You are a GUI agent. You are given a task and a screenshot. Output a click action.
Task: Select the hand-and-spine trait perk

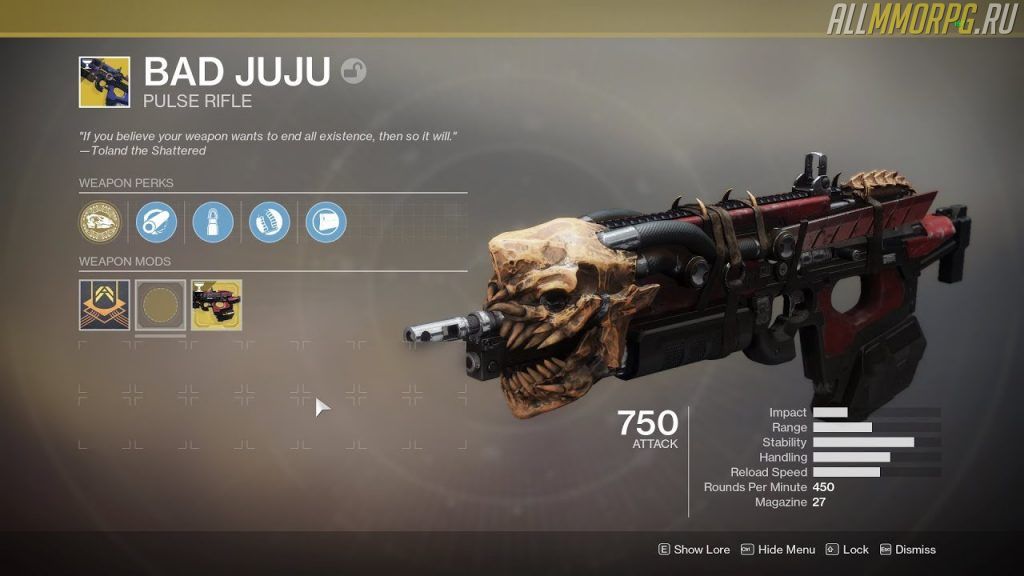coord(269,222)
